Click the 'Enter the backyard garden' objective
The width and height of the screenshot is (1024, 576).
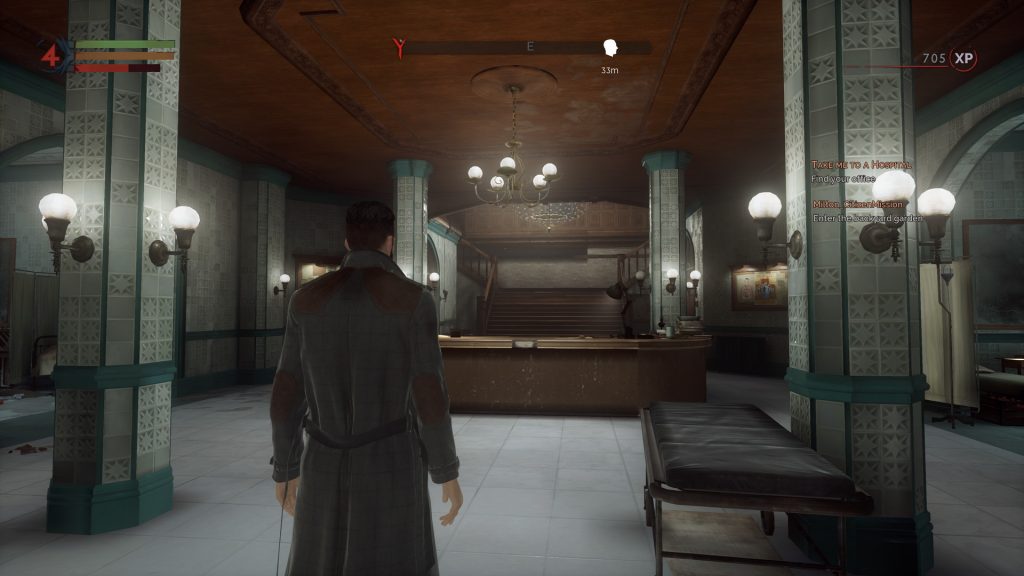[x=866, y=218]
